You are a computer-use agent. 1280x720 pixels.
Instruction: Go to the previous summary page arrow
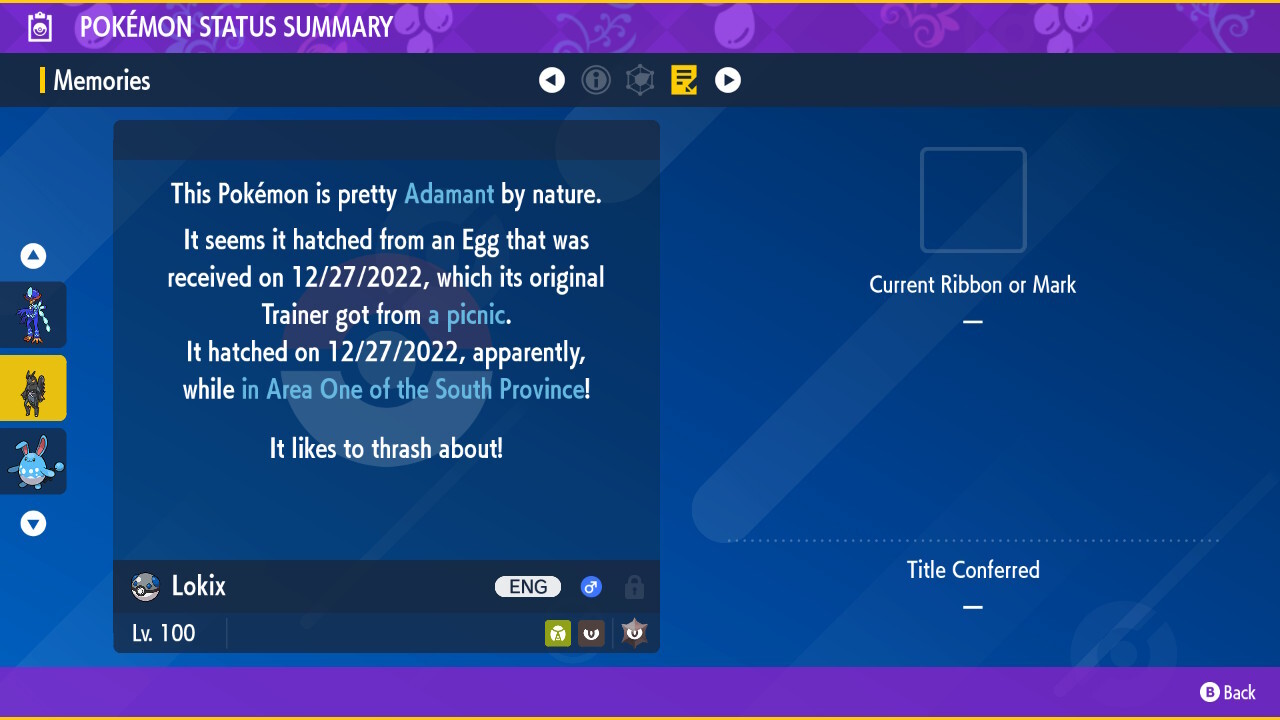coord(552,80)
